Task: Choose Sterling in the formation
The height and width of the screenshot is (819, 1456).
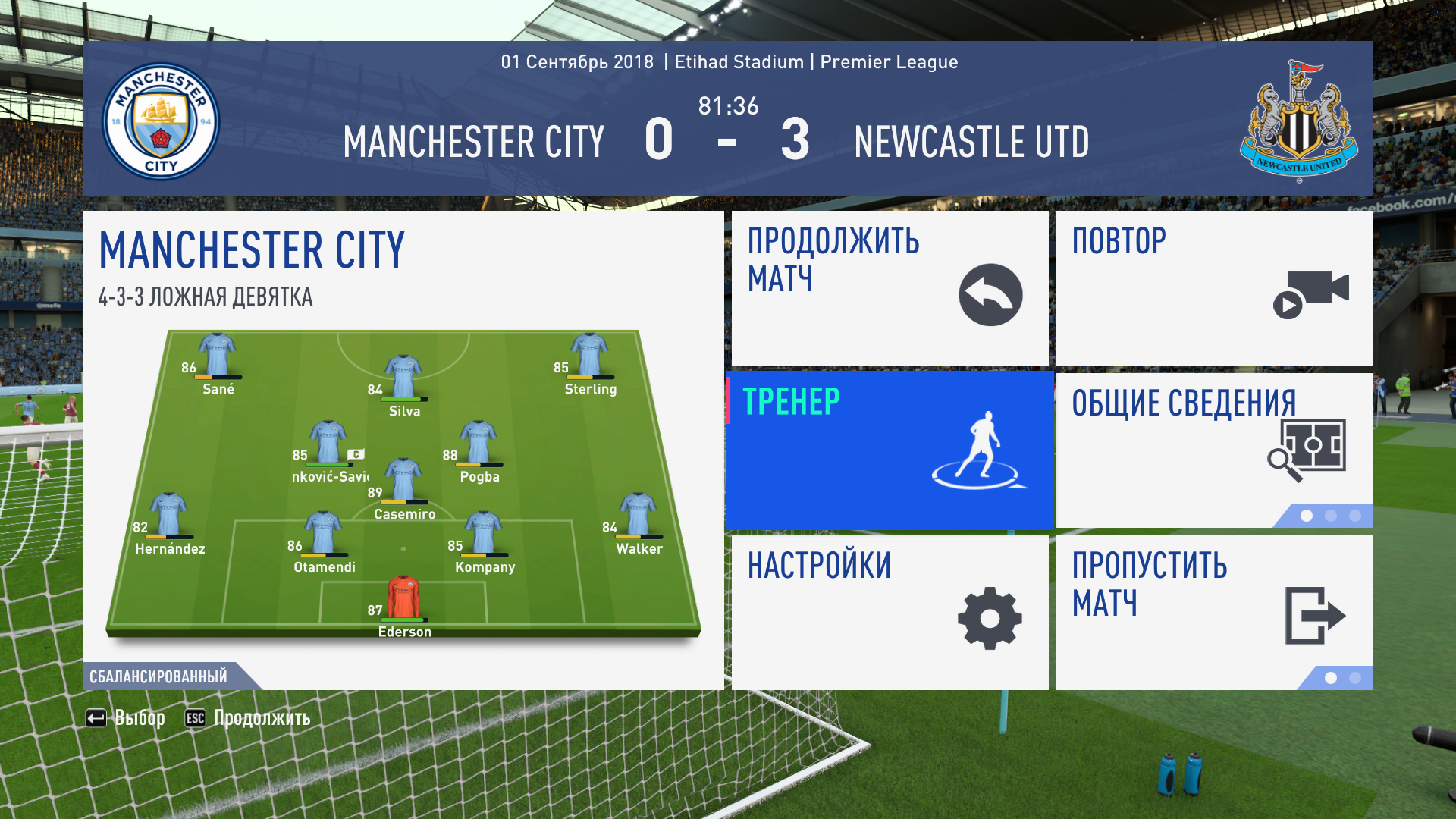Action: click(x=589, y=356)
